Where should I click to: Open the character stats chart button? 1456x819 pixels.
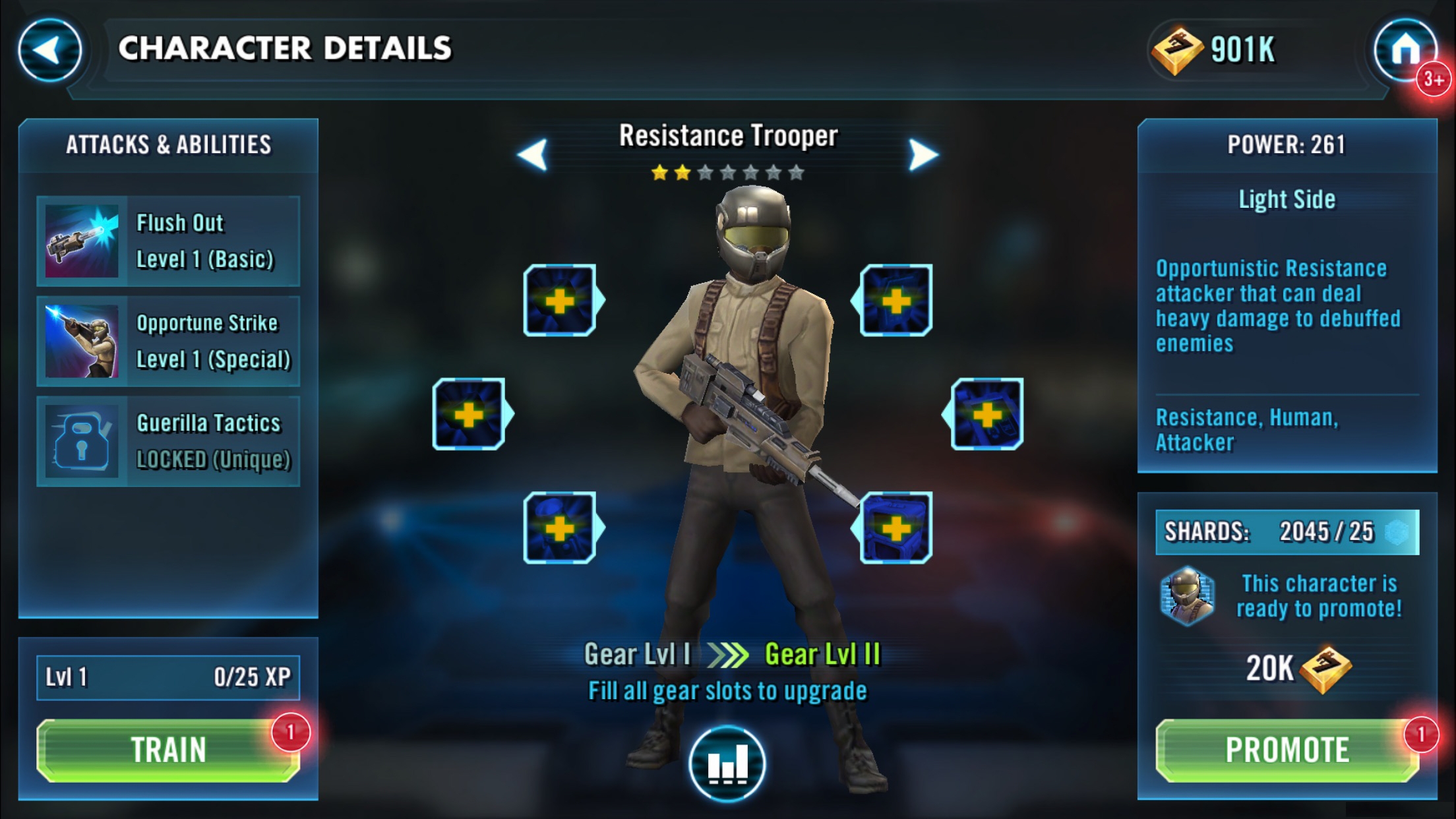click(727, 764)
